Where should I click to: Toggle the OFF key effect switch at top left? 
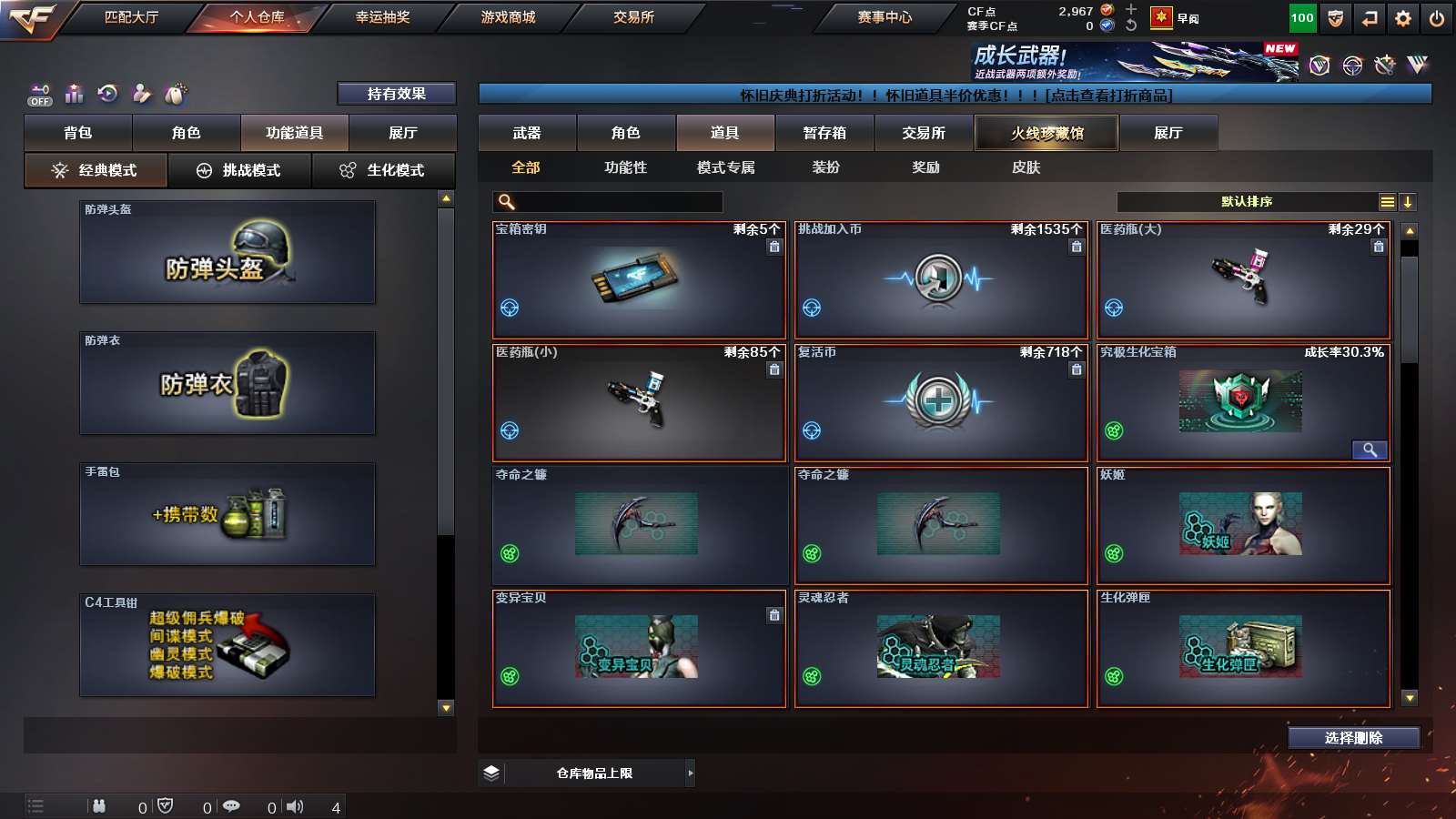pyautogui.click(x=38, y=94)
